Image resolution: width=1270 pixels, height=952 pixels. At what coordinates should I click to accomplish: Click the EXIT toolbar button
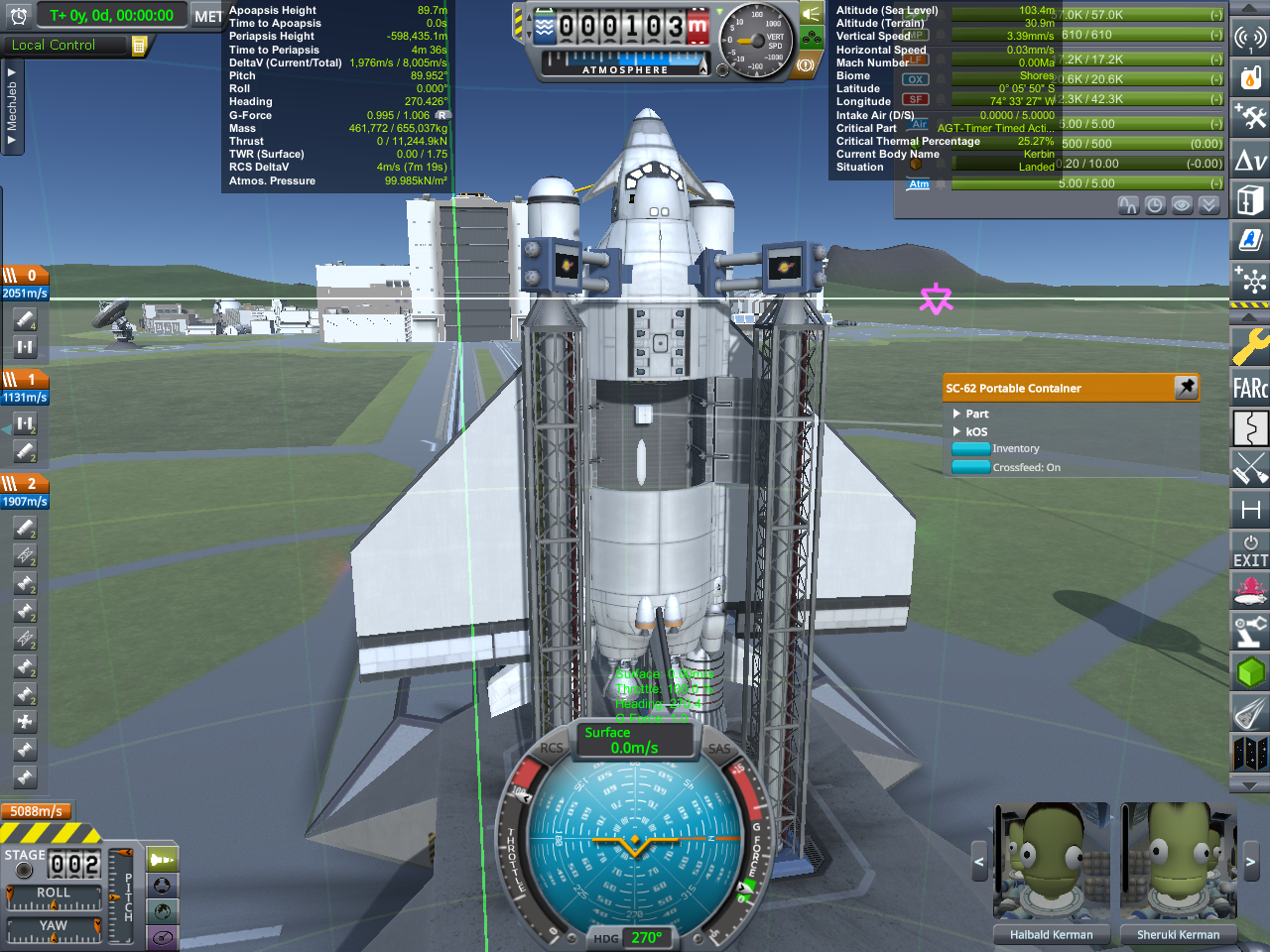click(x=1250, y=551)
